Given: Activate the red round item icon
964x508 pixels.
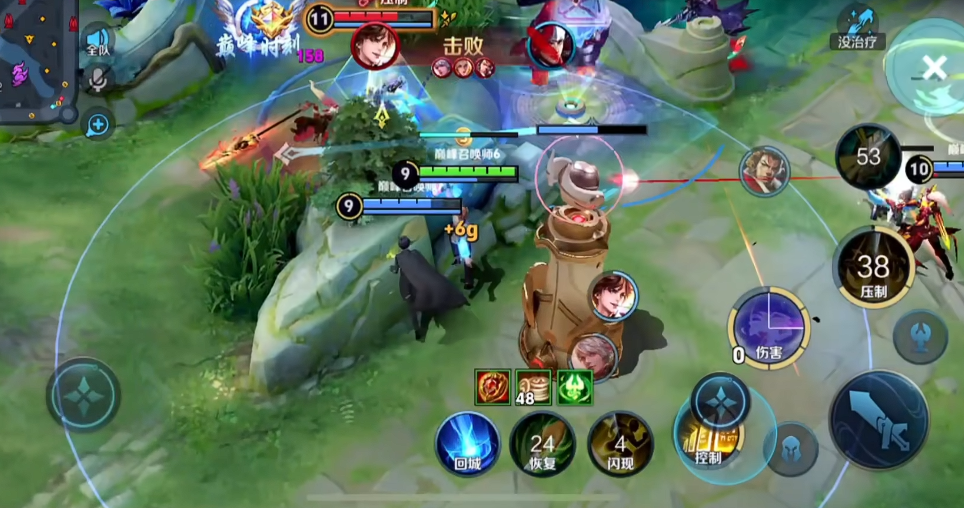Looking at the screenshot, I should click(494, 387).
